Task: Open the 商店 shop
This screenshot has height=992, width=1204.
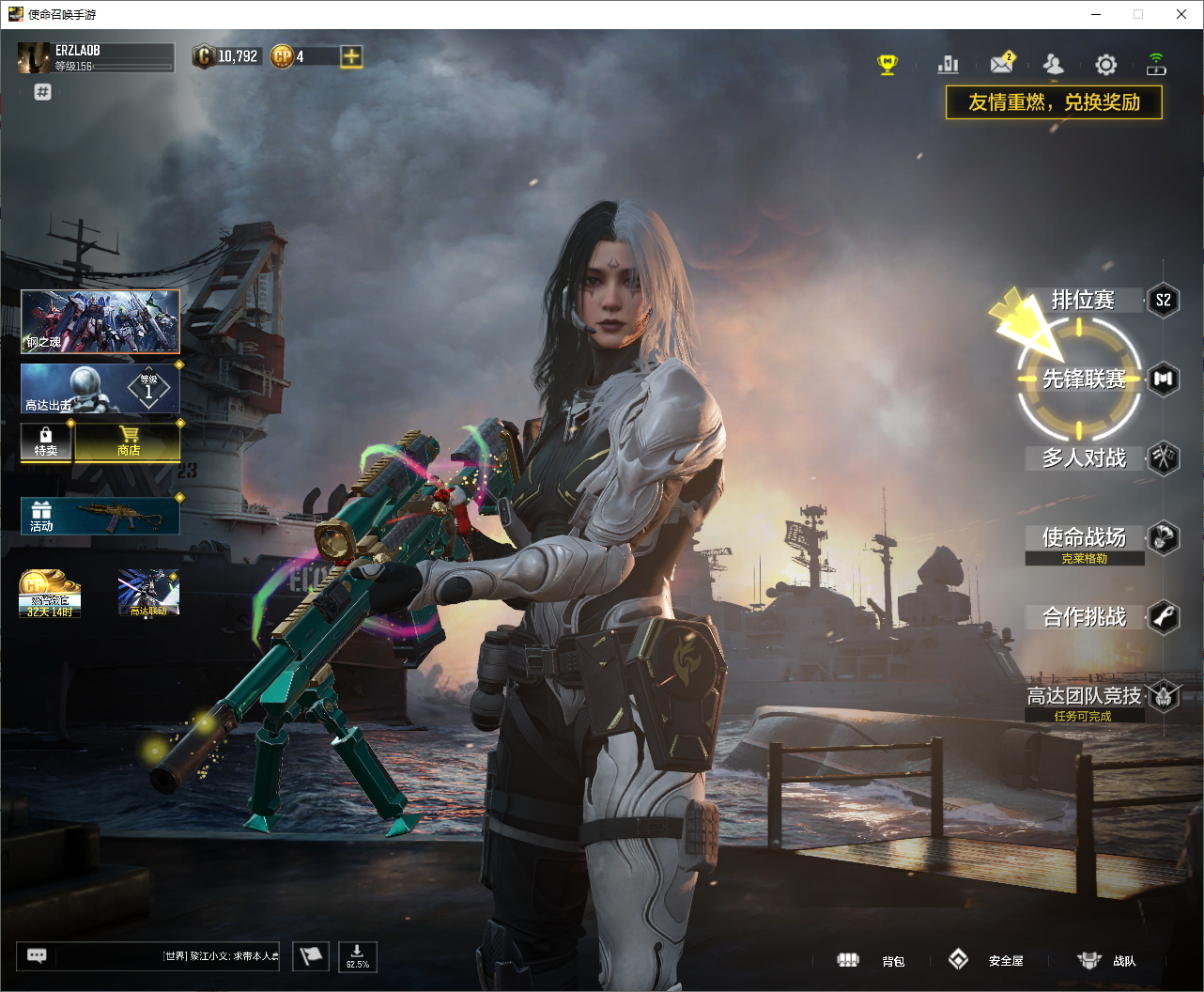Action: click(129, 441)
